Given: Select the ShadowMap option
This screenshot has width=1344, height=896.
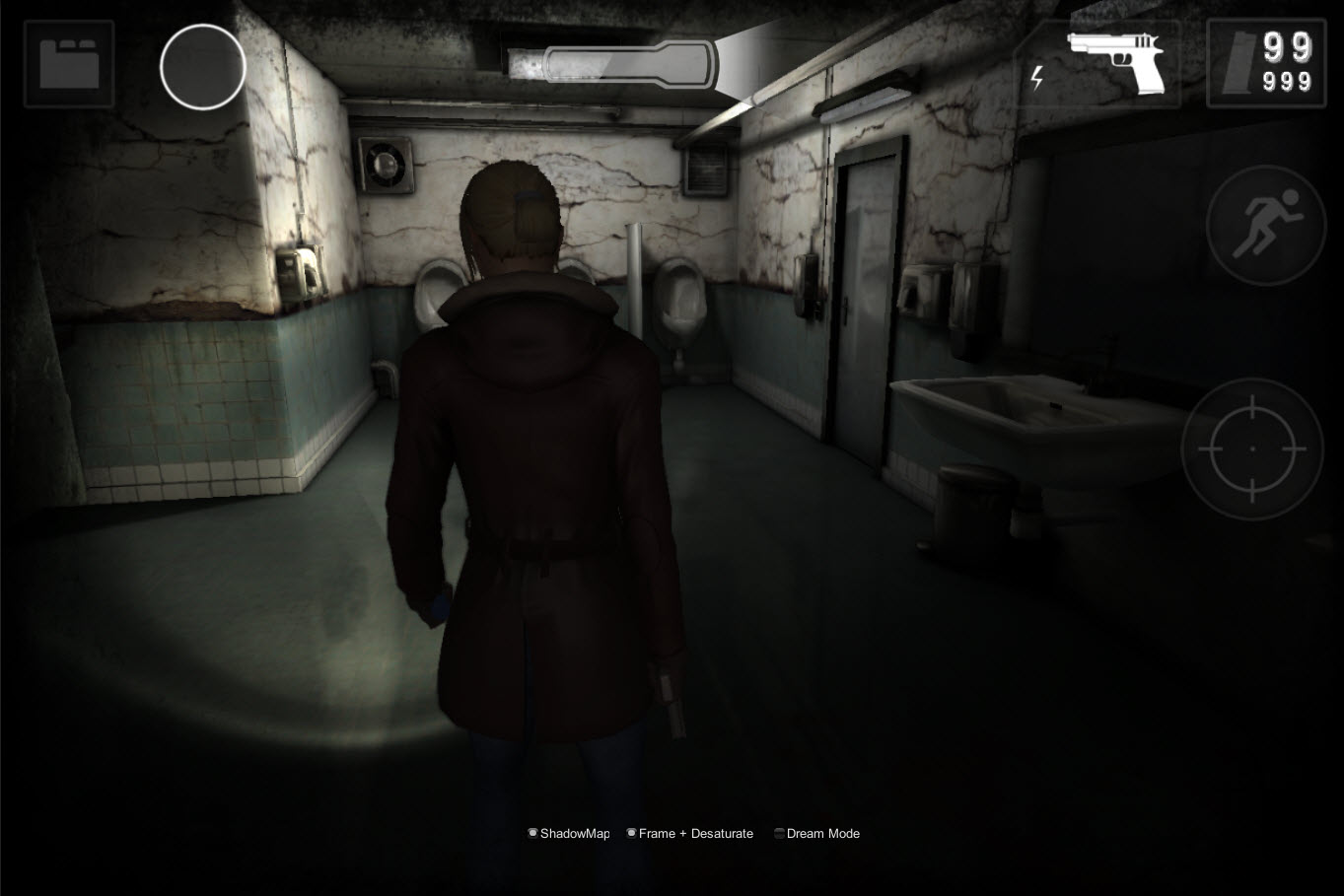Looking at the screenshot, I should tap(568, 833).
